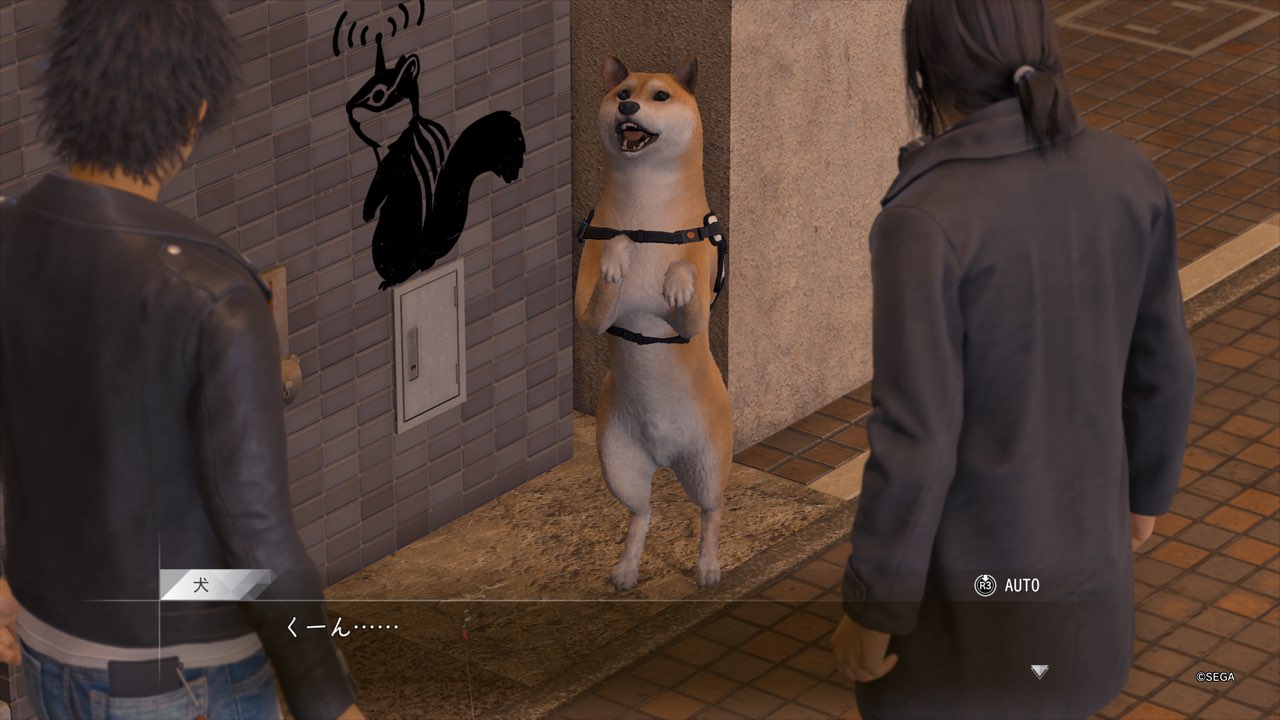Click the dialogue continue arrow
This screenshot has height=720, width=1280.
pos(1040,672)
